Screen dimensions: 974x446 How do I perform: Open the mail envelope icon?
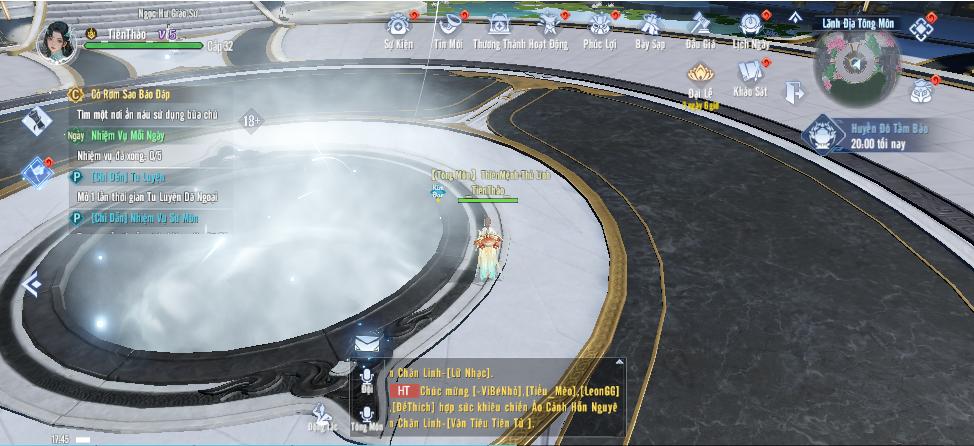pos(366,343)
